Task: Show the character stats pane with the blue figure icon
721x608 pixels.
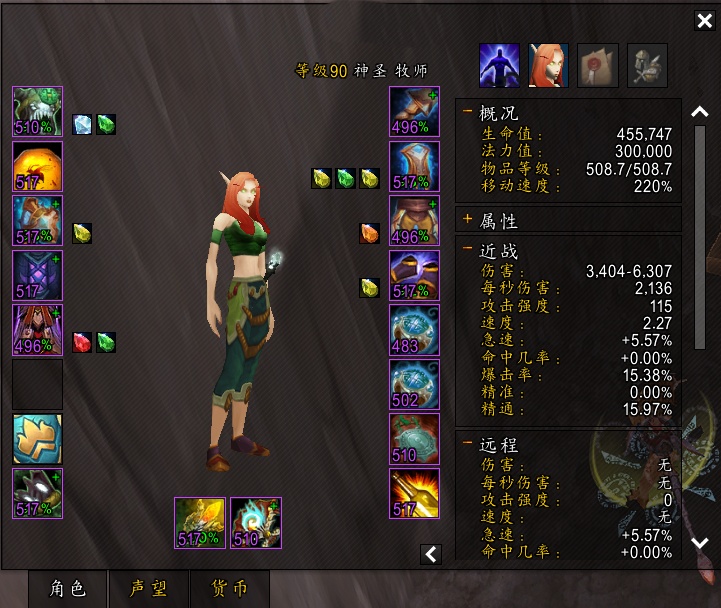Action: pyautogui.click(x=499, y=65)
